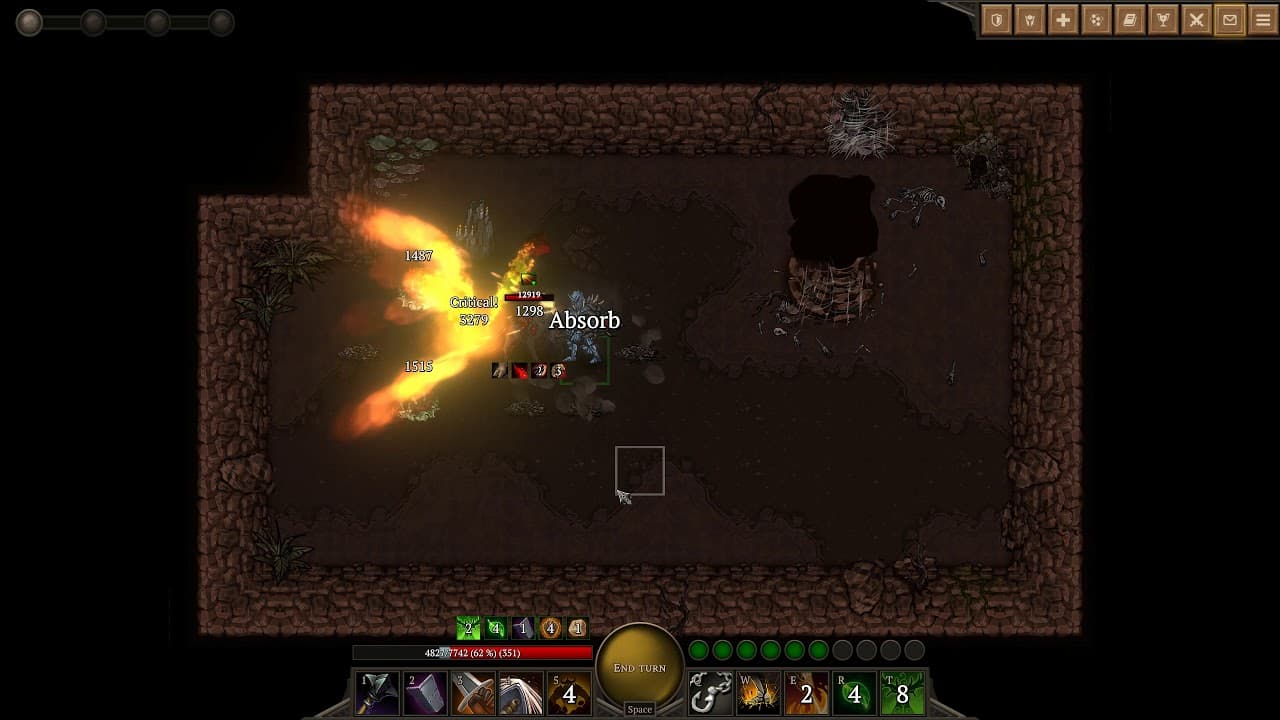Activate the chain hook ability in slot Q
The width and height of the screenshot is (1280, 720).
714,692
